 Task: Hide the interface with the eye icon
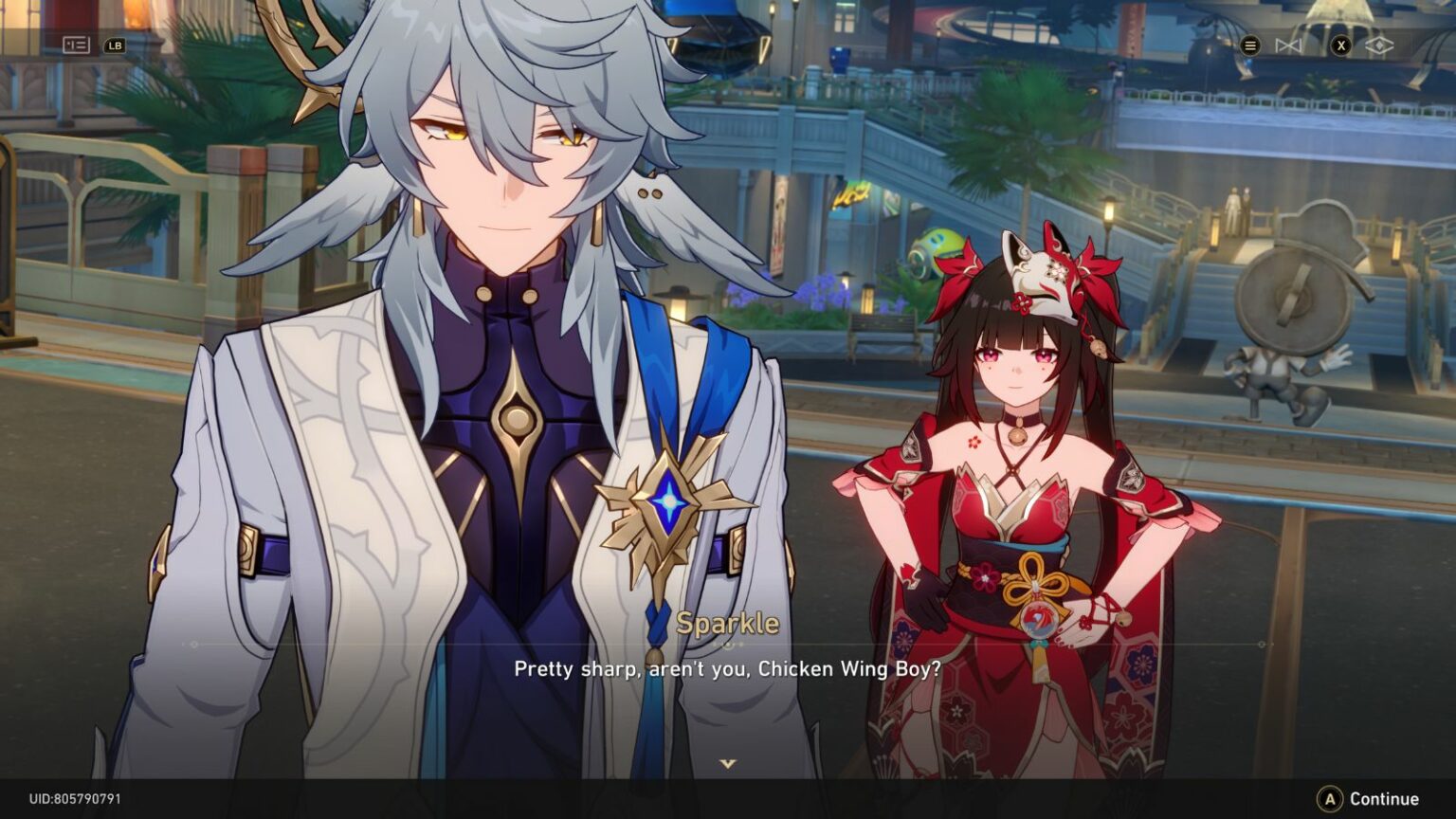[1379, 45]
